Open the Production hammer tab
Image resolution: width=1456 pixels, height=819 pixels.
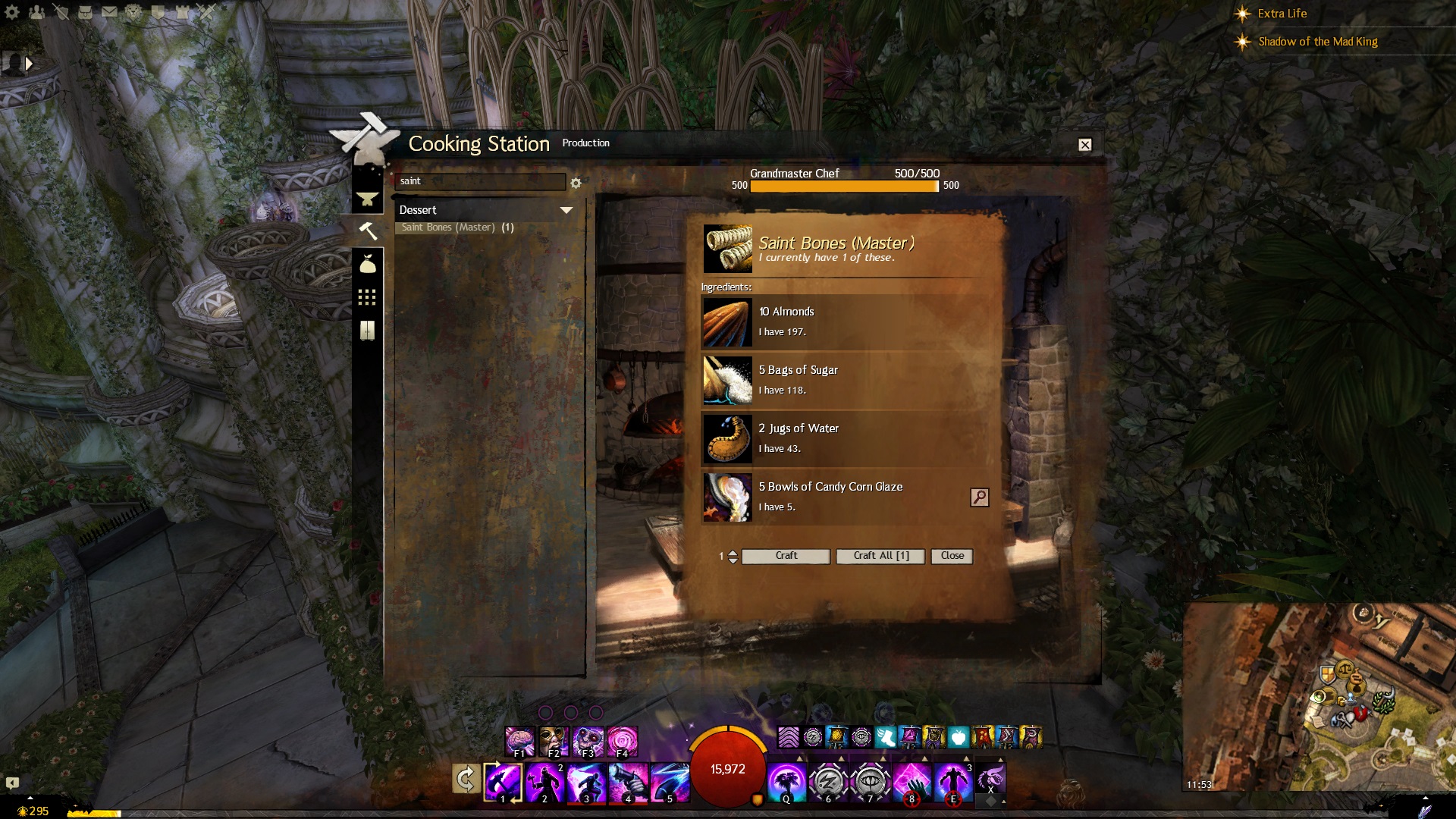368,231
